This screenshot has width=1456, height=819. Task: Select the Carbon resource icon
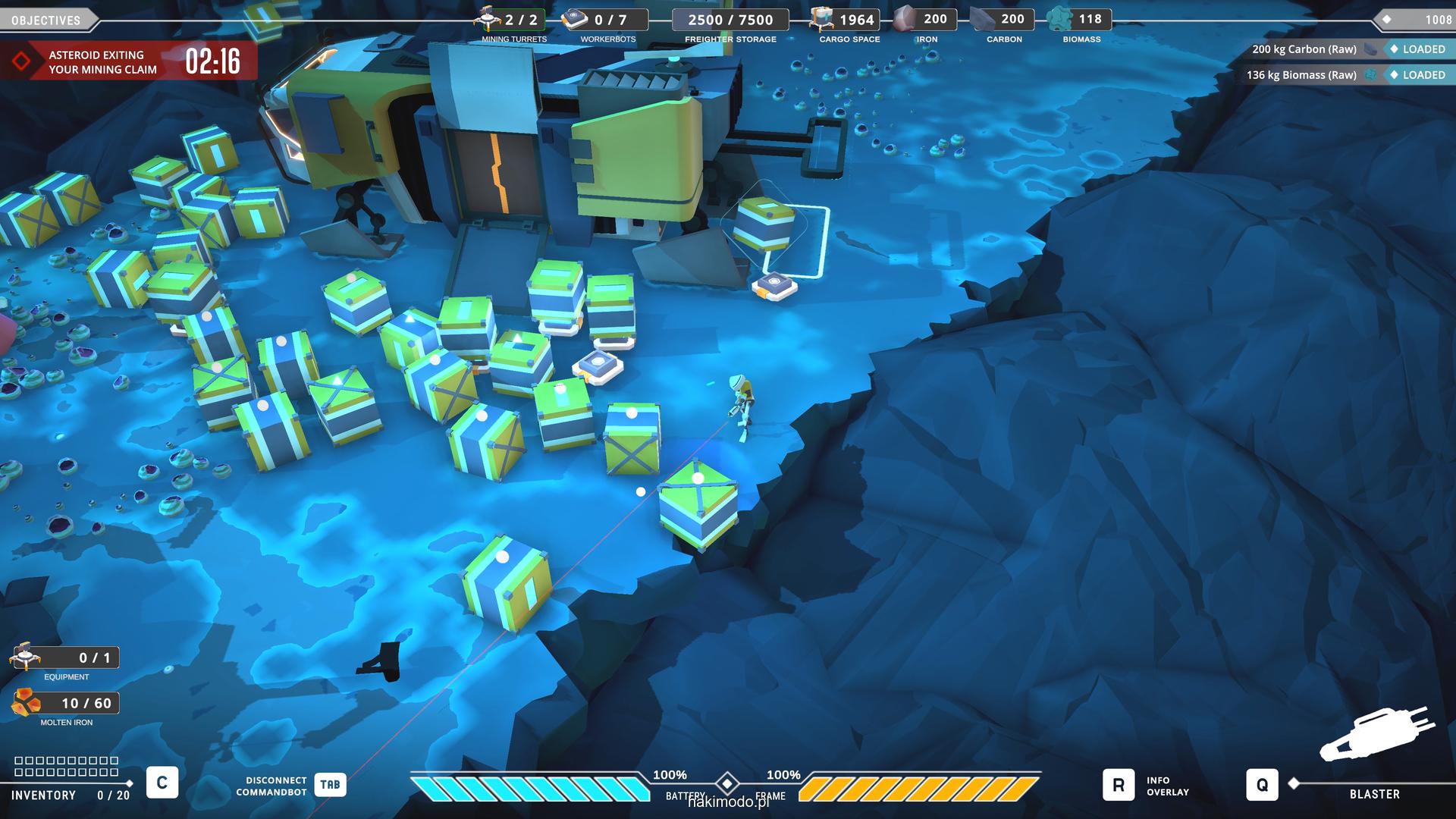tap(982, 19)
